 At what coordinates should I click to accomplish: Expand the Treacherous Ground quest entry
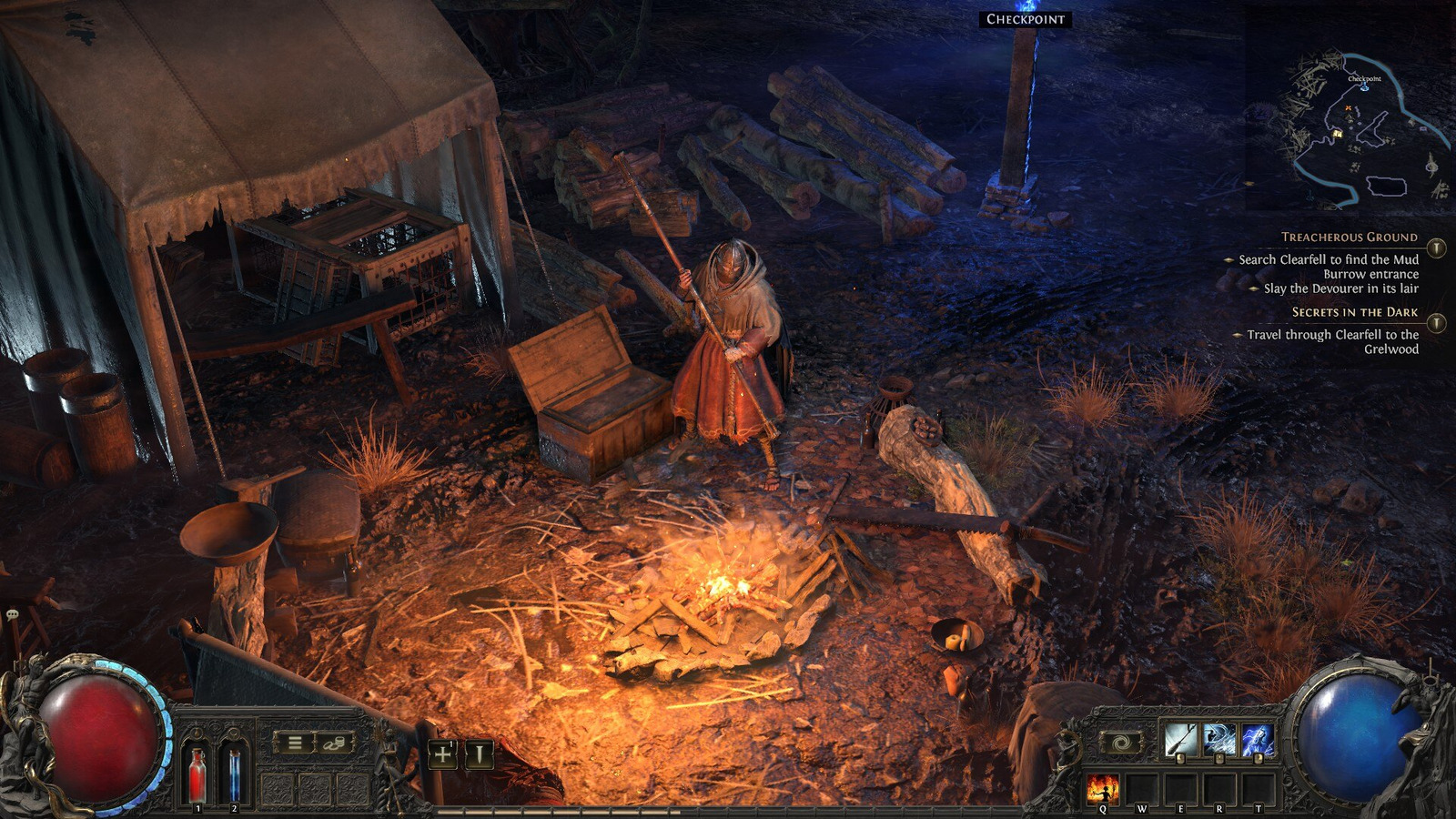(1350, 237)
